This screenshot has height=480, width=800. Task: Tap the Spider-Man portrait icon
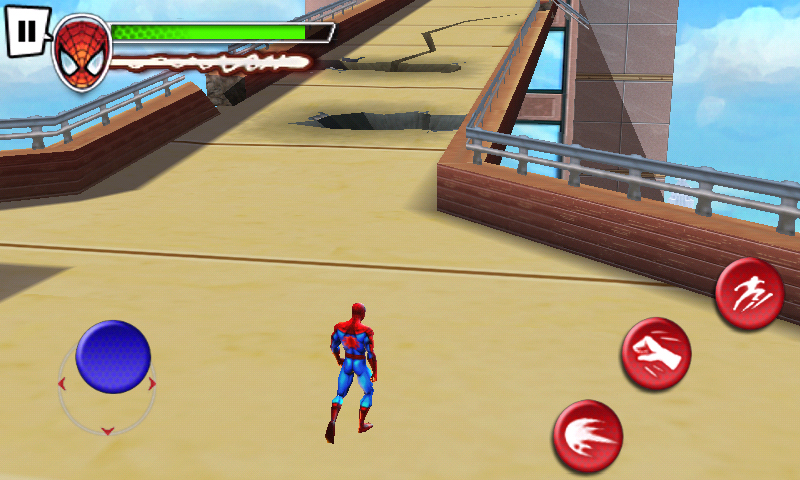81,52
